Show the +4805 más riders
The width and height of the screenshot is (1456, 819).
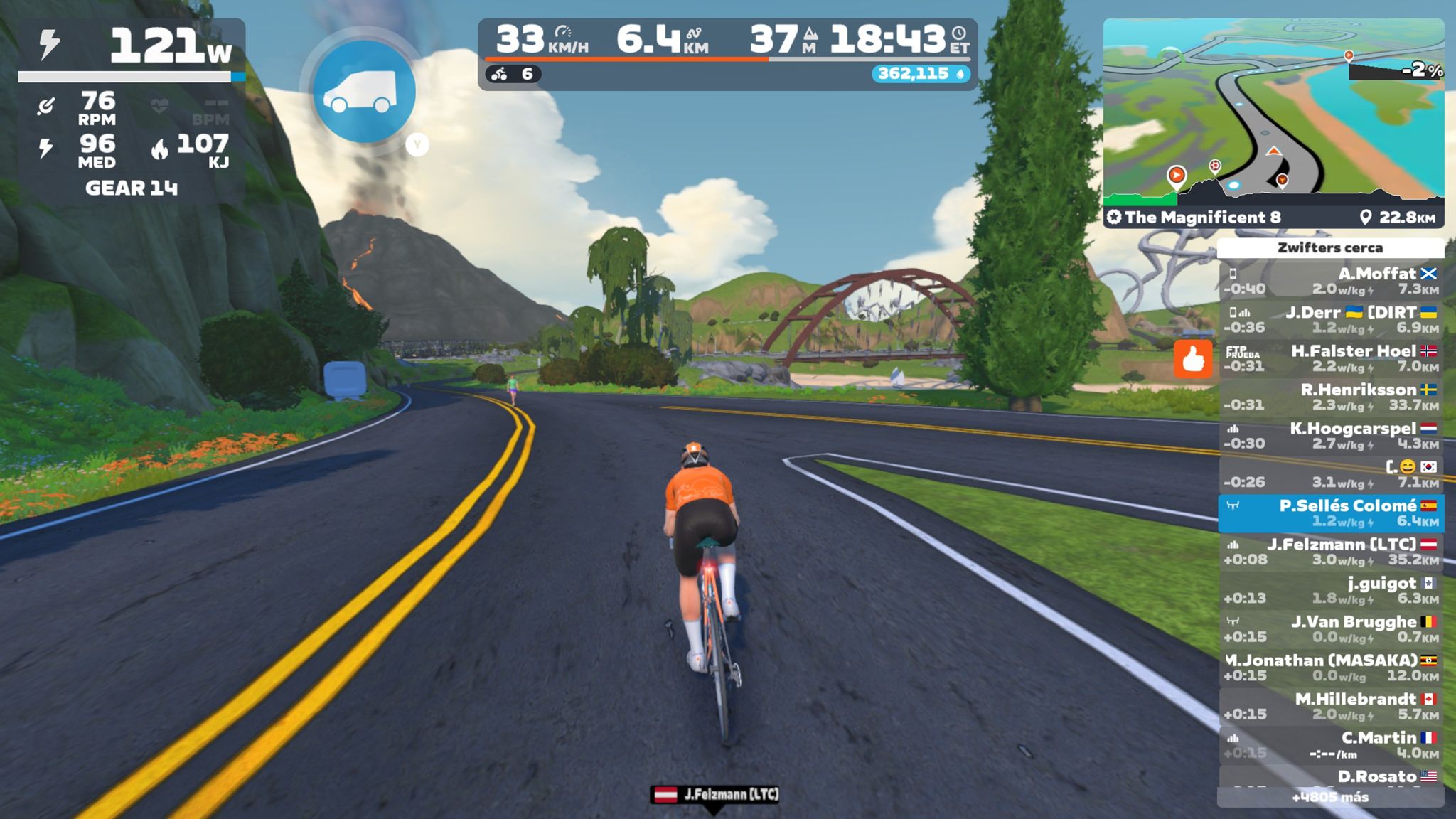click(1330, 798)
